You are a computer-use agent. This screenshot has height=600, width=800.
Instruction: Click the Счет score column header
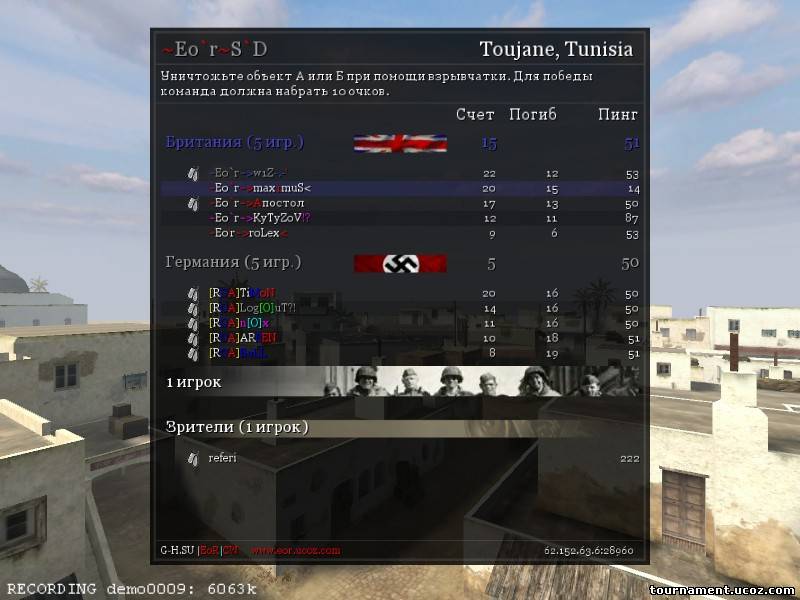click(475, 114)
